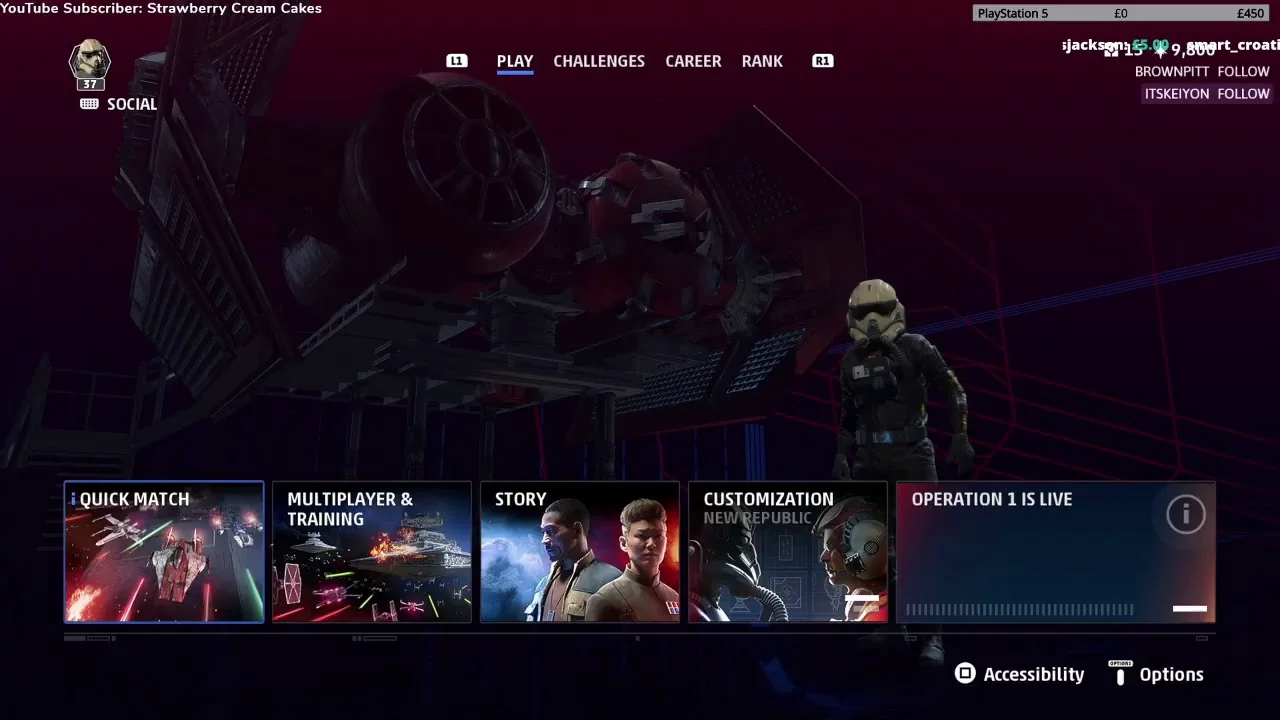This screenshot has height=720, width=1280.
Task: Start a Quick Match
Action: (164, 552)
